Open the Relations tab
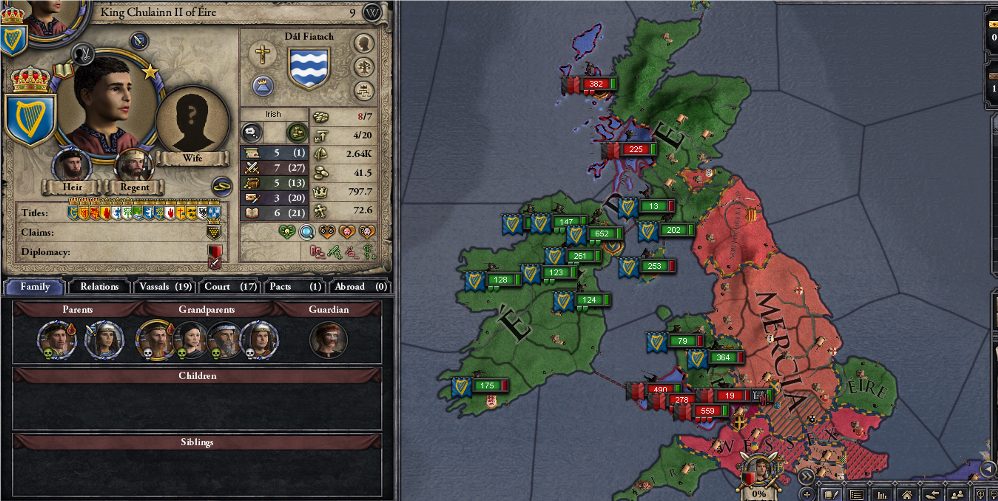998x501 pixels. [100, 286]
